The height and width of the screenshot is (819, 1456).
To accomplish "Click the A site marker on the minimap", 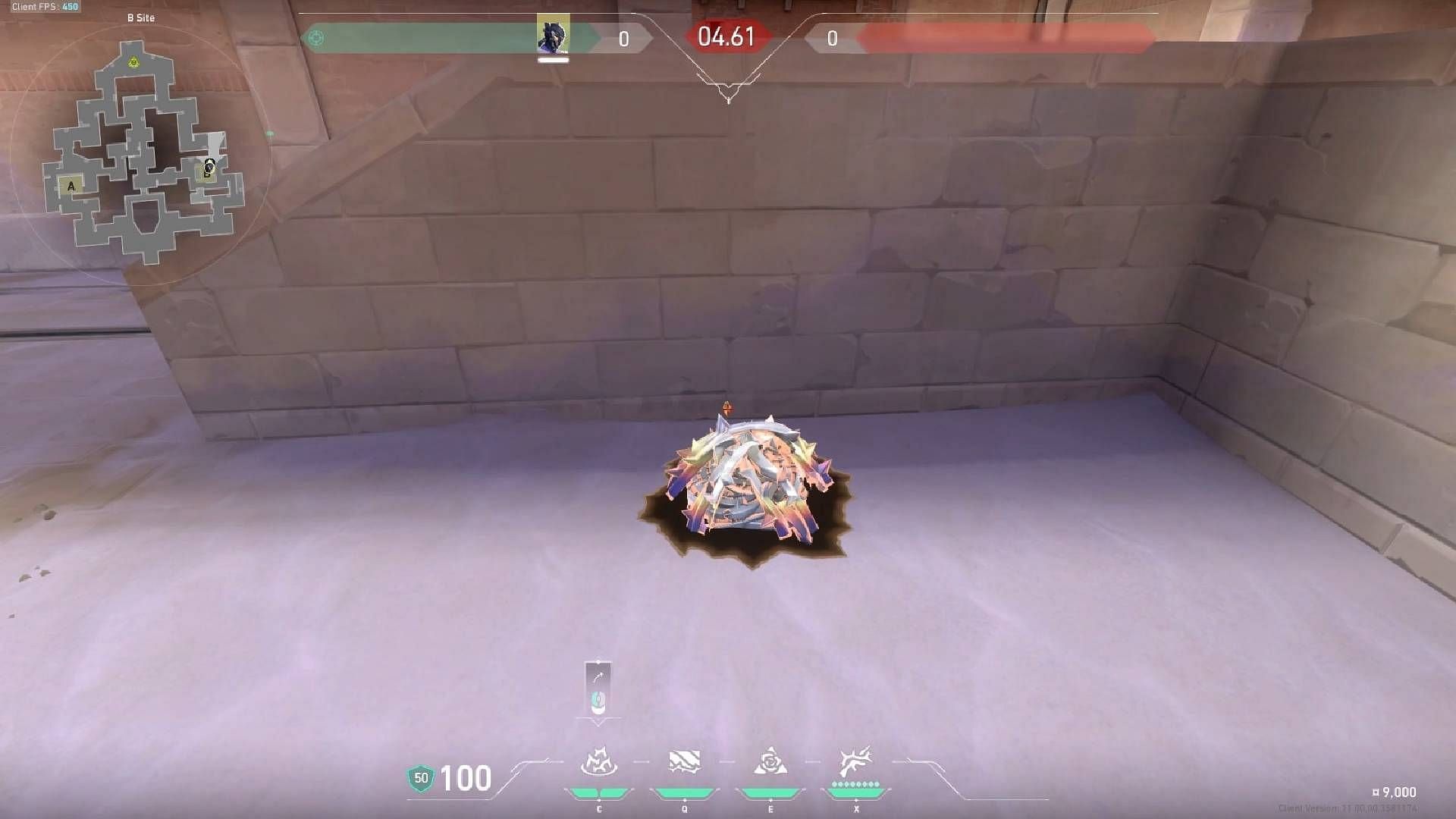I will [71, 184].
